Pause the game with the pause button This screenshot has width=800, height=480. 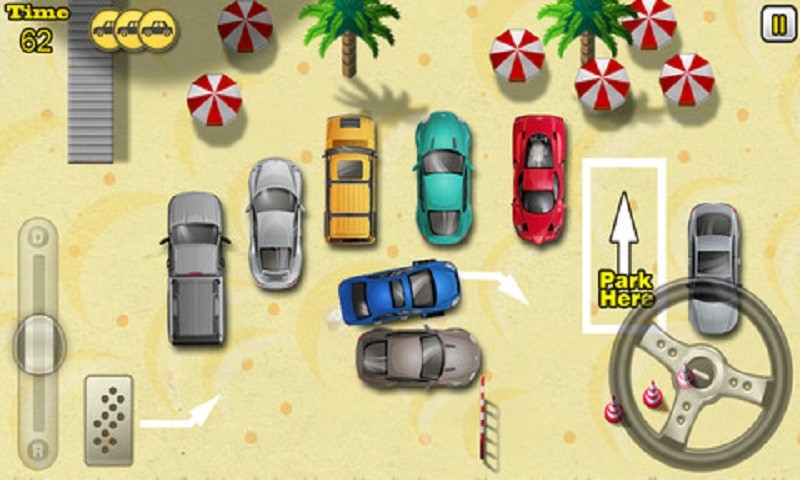pos(778,24)
